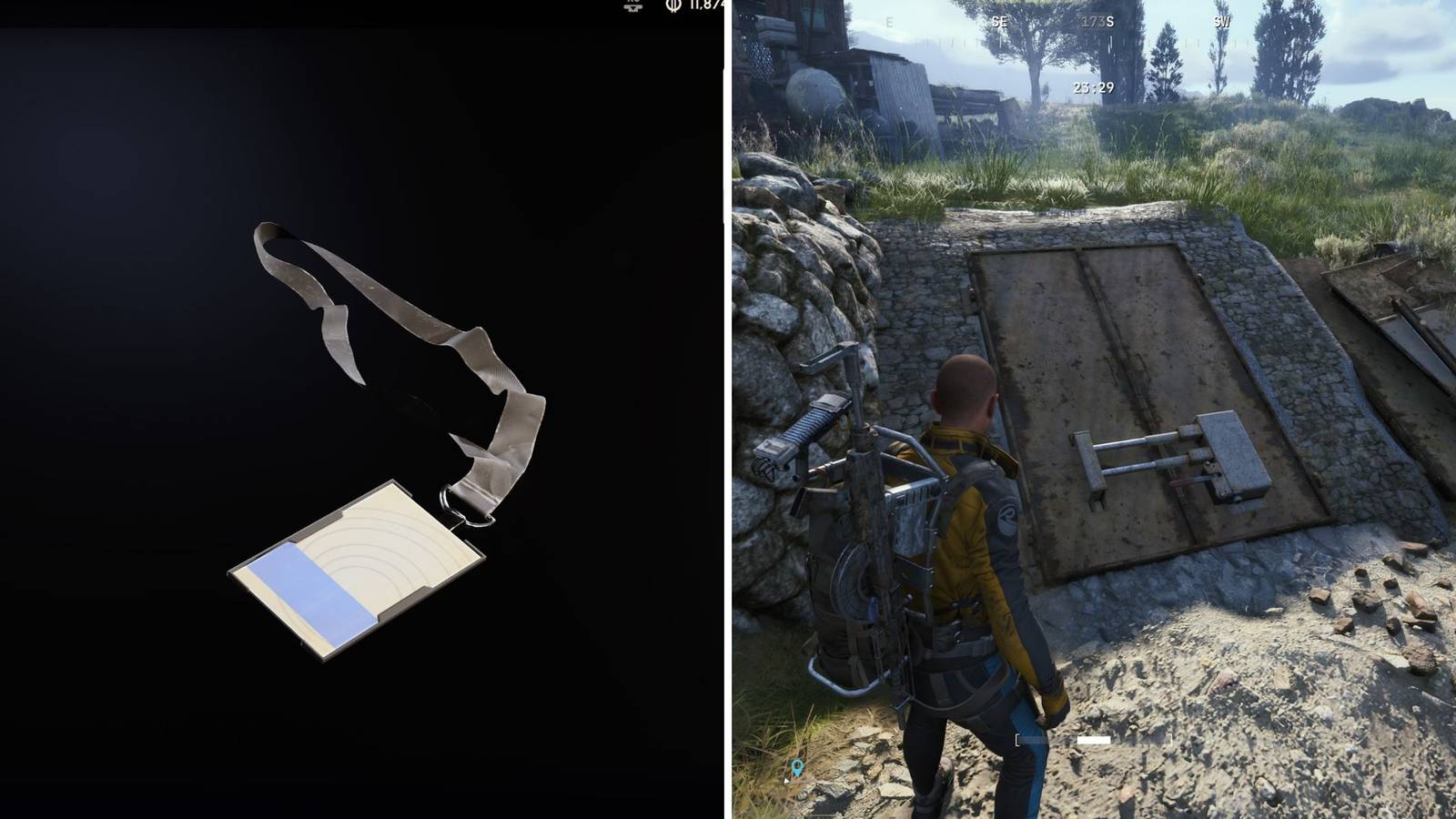Click the blue map pin marker icon
The image size is (1456, 819).
797,767
